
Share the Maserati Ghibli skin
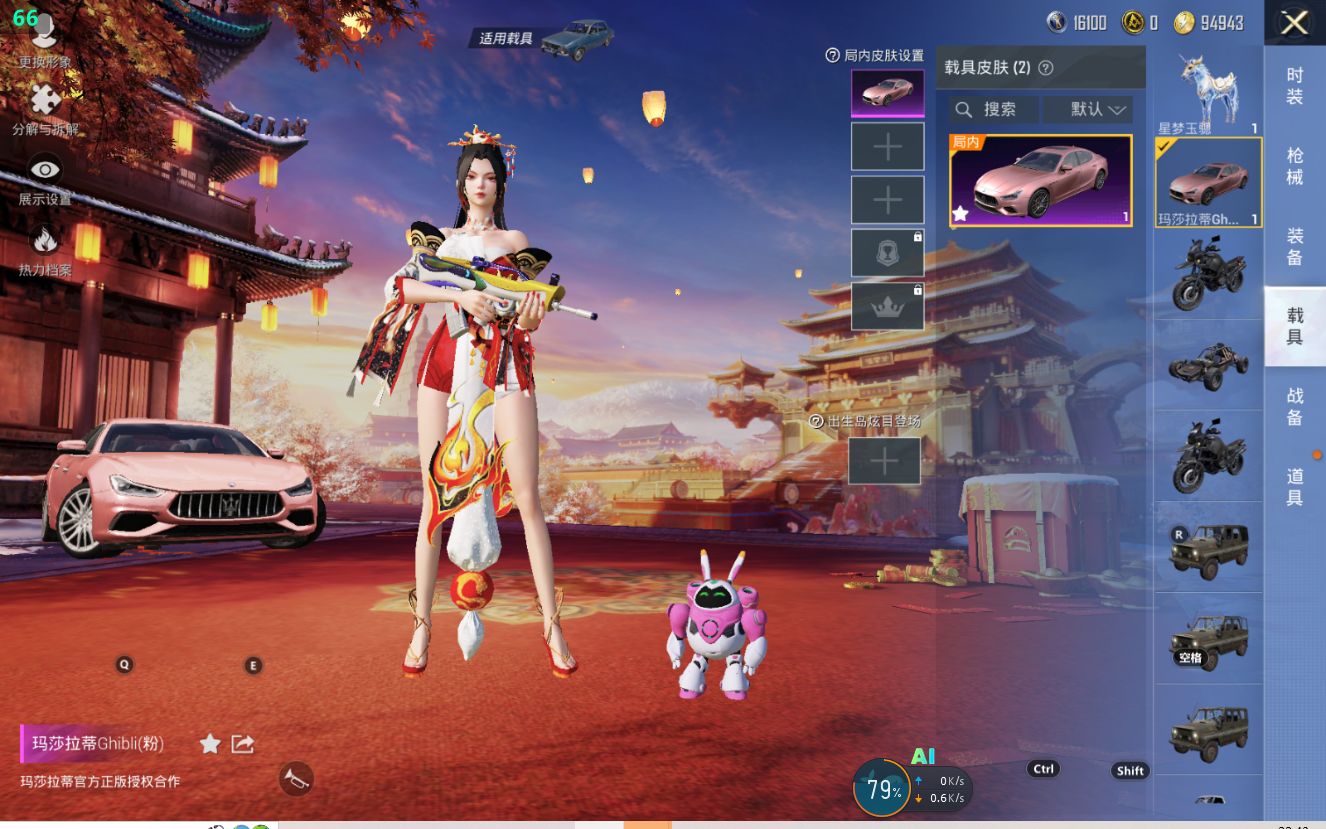(x=242, y=743)
